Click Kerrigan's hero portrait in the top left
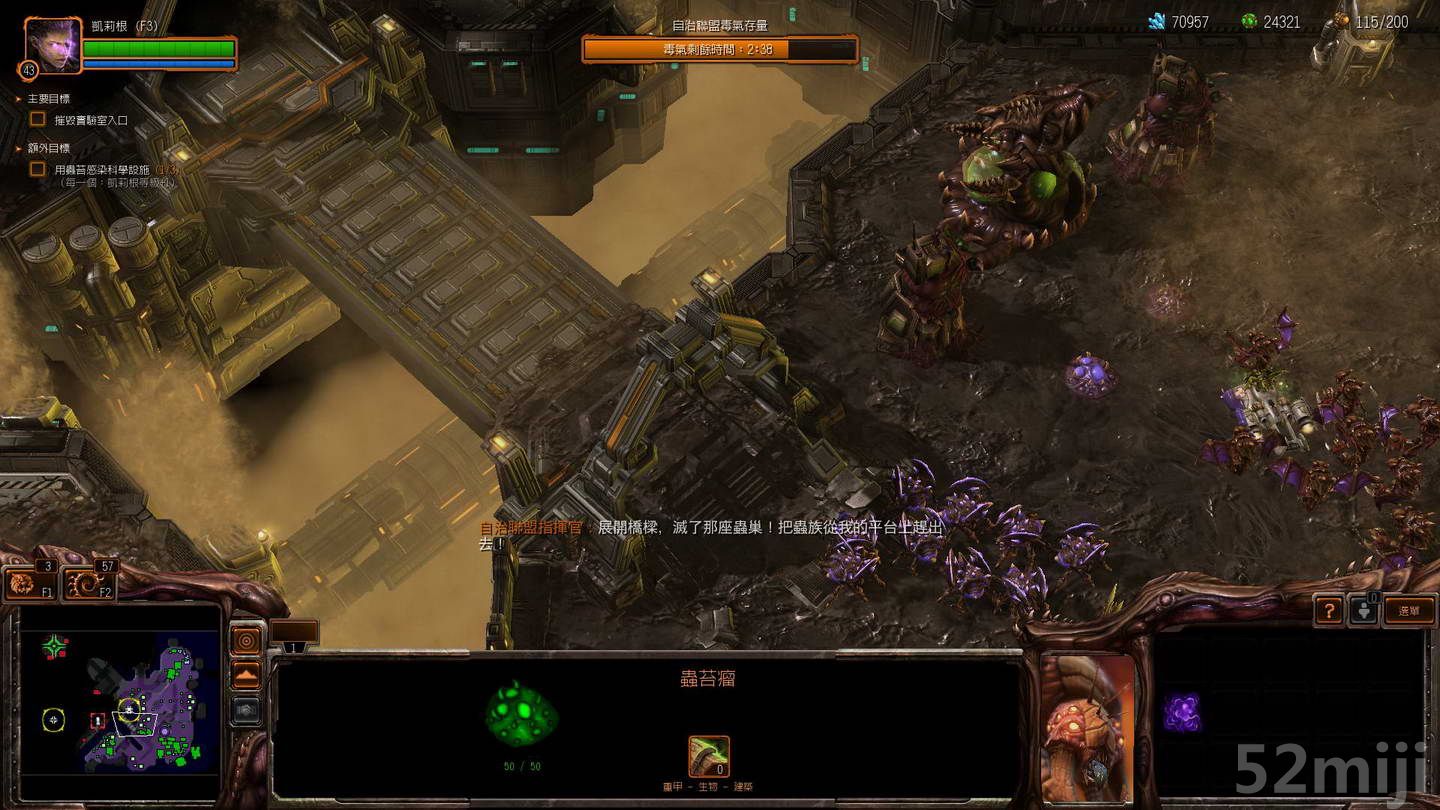Image resolution: width=1440 pixels, height=810 pixels. (54, 46)
